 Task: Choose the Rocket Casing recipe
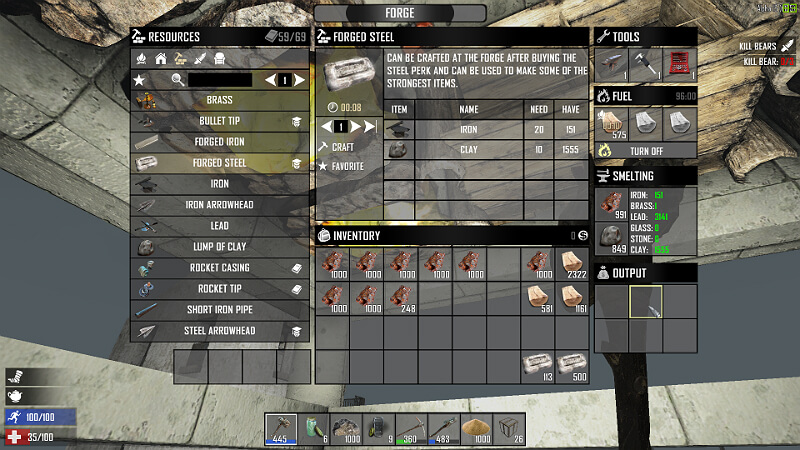219,268
